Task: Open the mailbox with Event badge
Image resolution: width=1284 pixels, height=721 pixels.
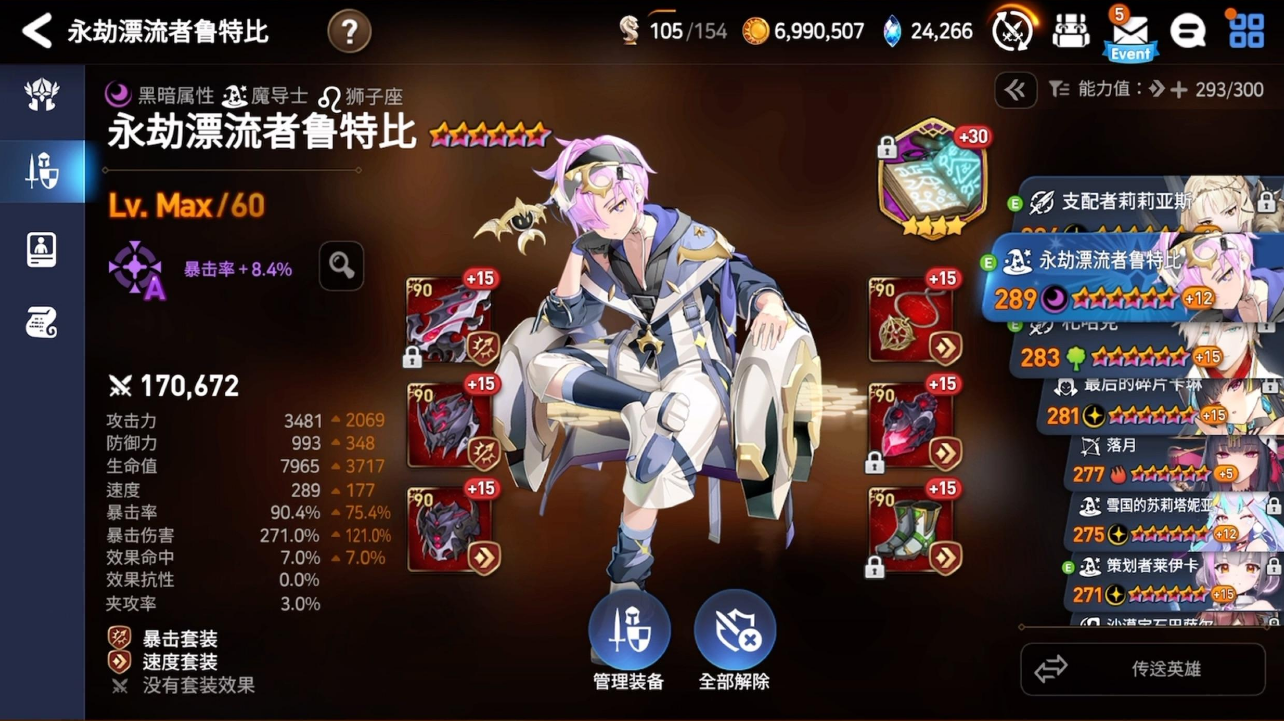Action: pyautogui.click(x=1130, y=30)
